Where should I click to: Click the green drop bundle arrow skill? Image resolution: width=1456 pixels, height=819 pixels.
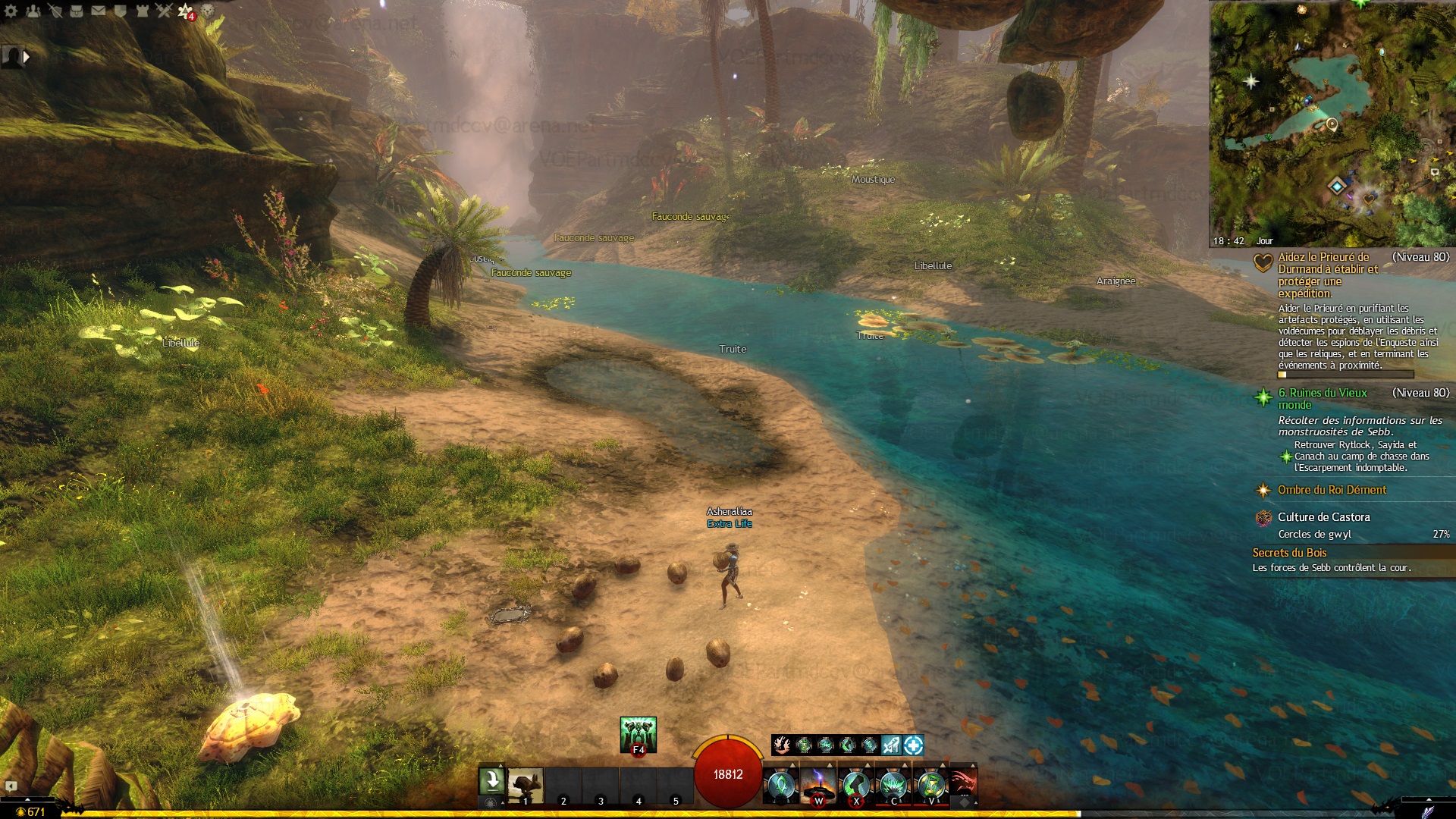click(491, 781)
